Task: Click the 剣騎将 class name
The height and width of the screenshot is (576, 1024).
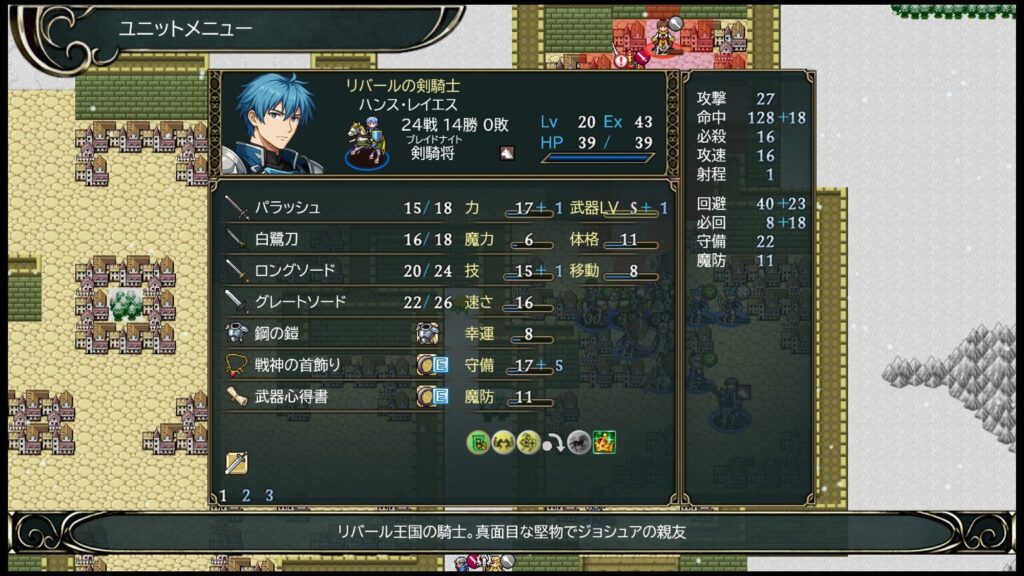Action: [434, 155]
